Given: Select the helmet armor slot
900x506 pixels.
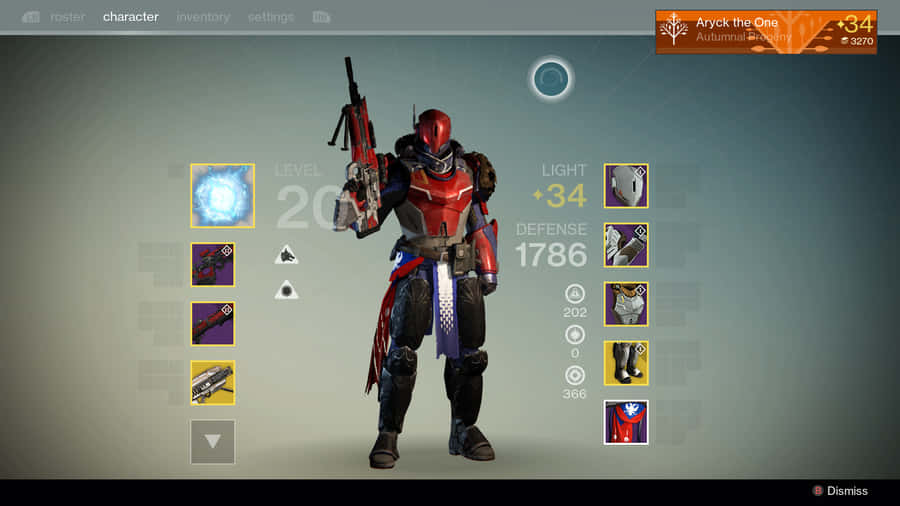Looking at the screenshot, I should (x=626, y=186).
